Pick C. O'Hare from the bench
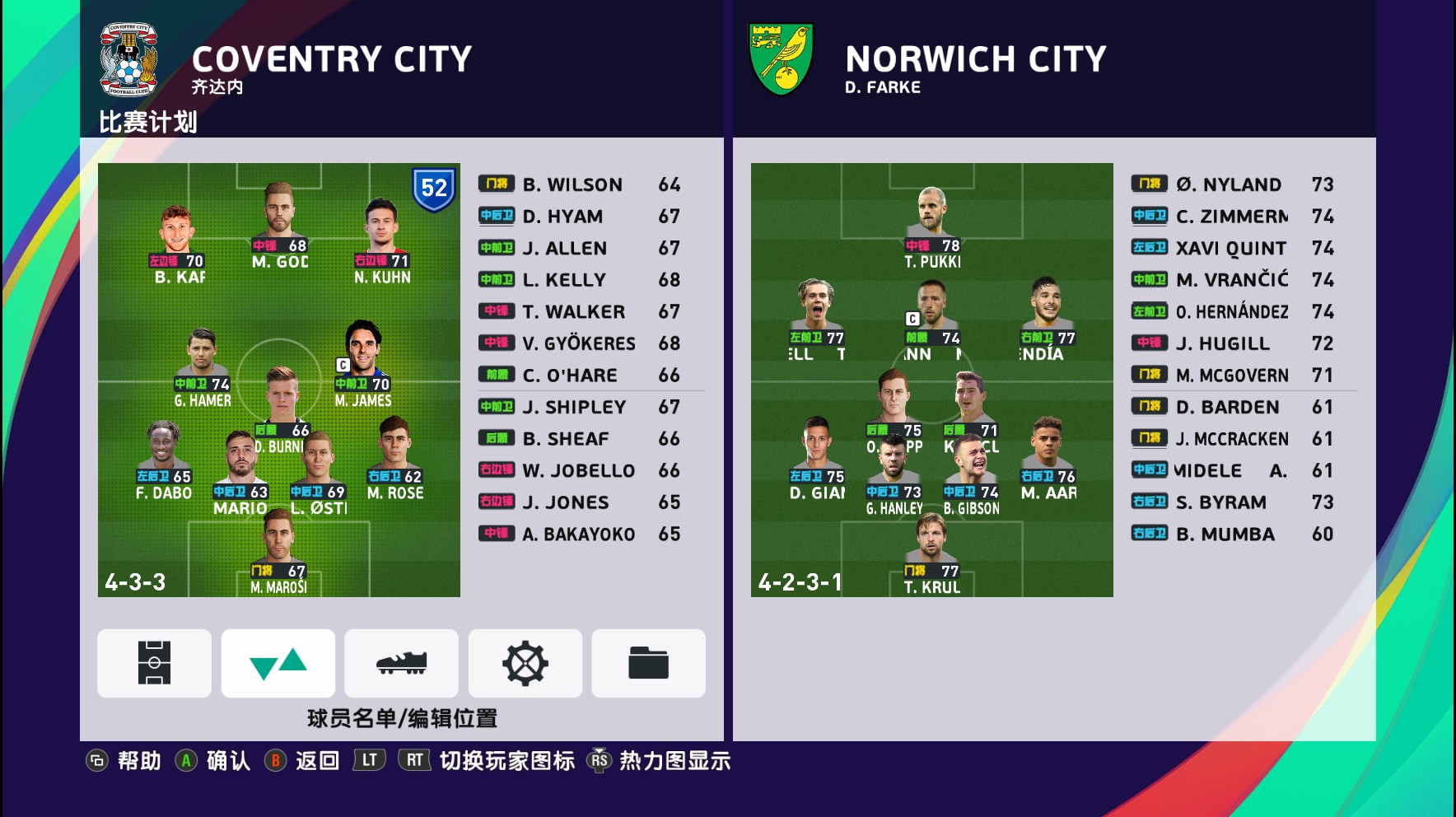 pos(580,376)
